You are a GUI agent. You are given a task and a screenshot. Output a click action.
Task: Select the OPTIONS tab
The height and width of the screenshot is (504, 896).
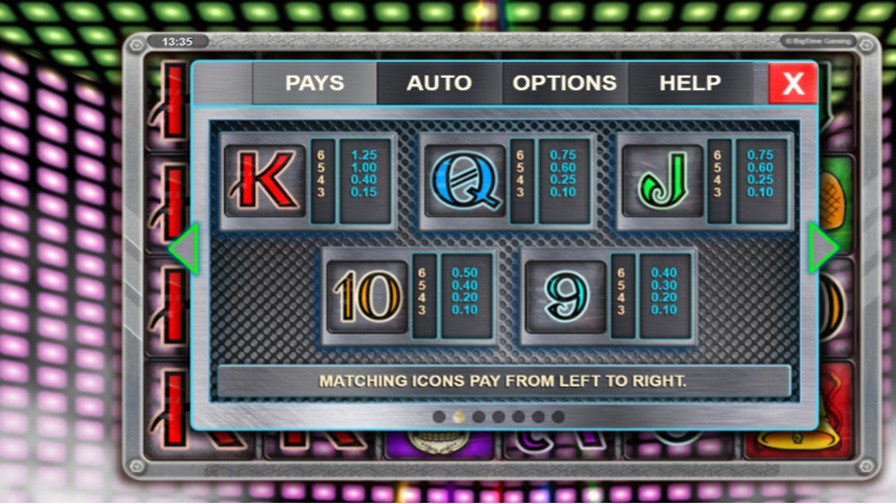point(564,83)
